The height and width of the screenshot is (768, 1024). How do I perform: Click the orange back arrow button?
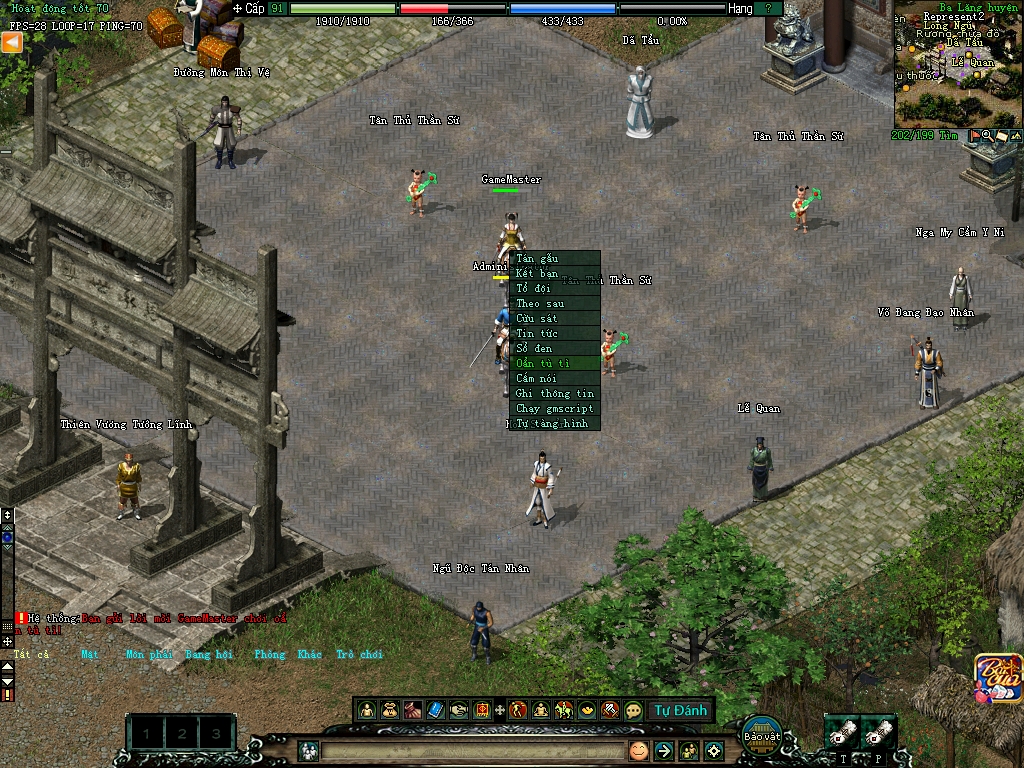point(11,42)
